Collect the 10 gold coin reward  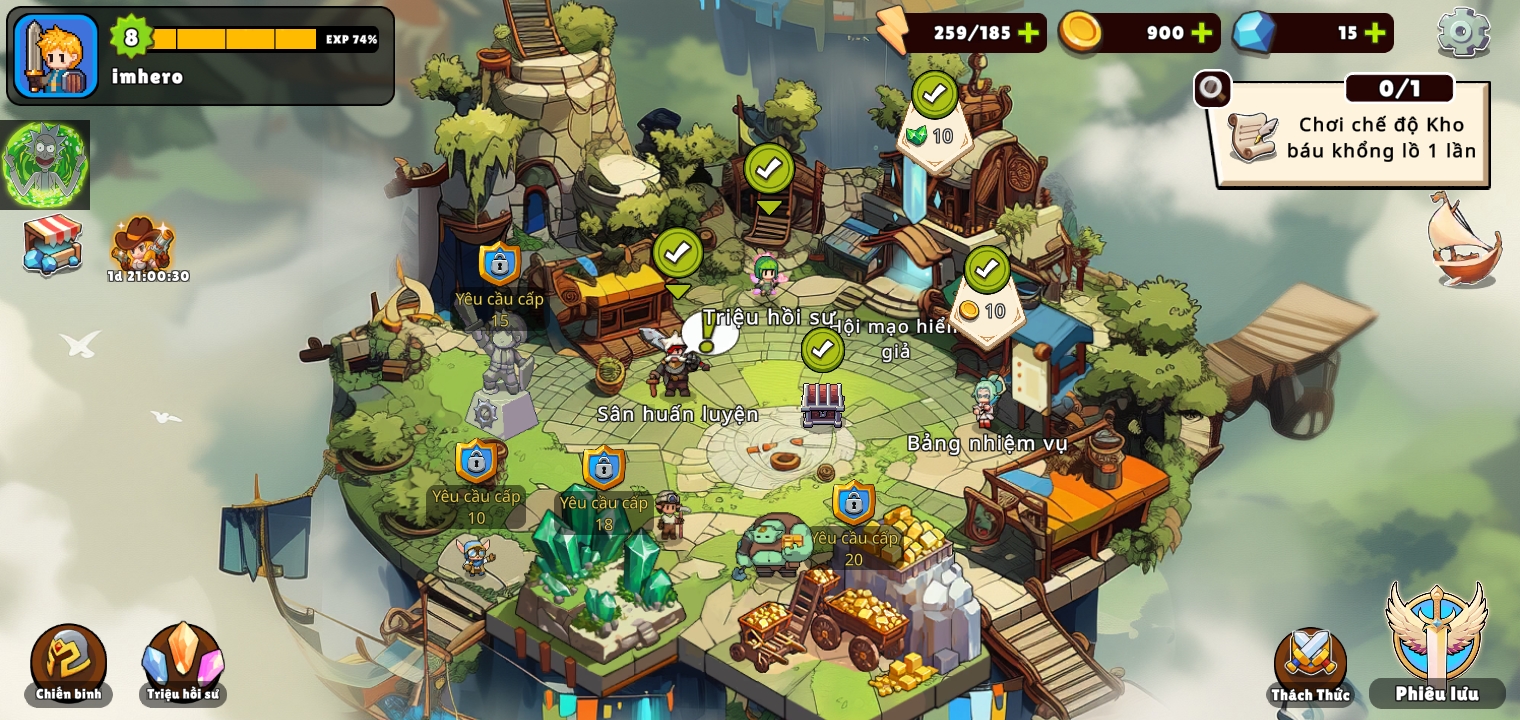(986, 298)
